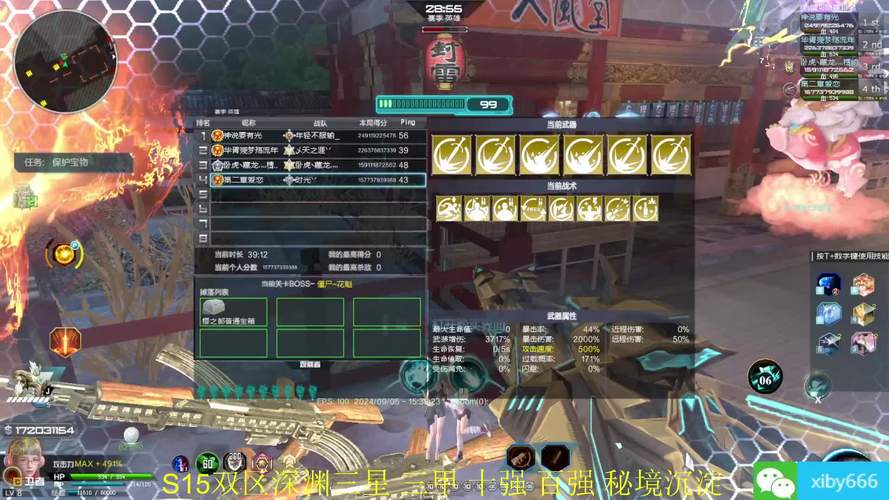The height and width of the screenshot is (500, 889).
Task: Select the highlighted rank 4 player row
Action: point(311,180)
